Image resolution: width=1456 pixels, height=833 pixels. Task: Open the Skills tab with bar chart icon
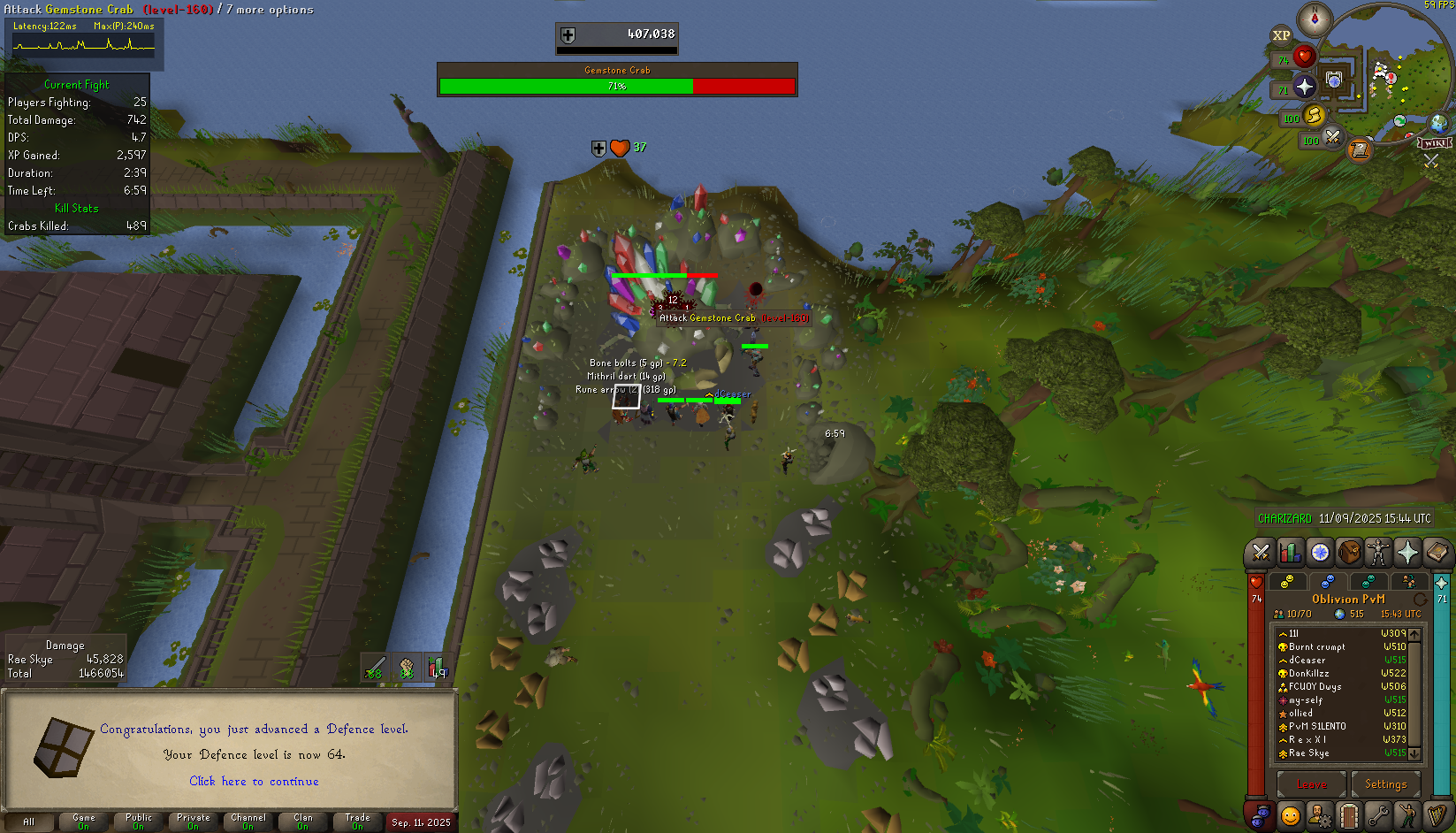pyautogui.click(x=1291, y=554)
